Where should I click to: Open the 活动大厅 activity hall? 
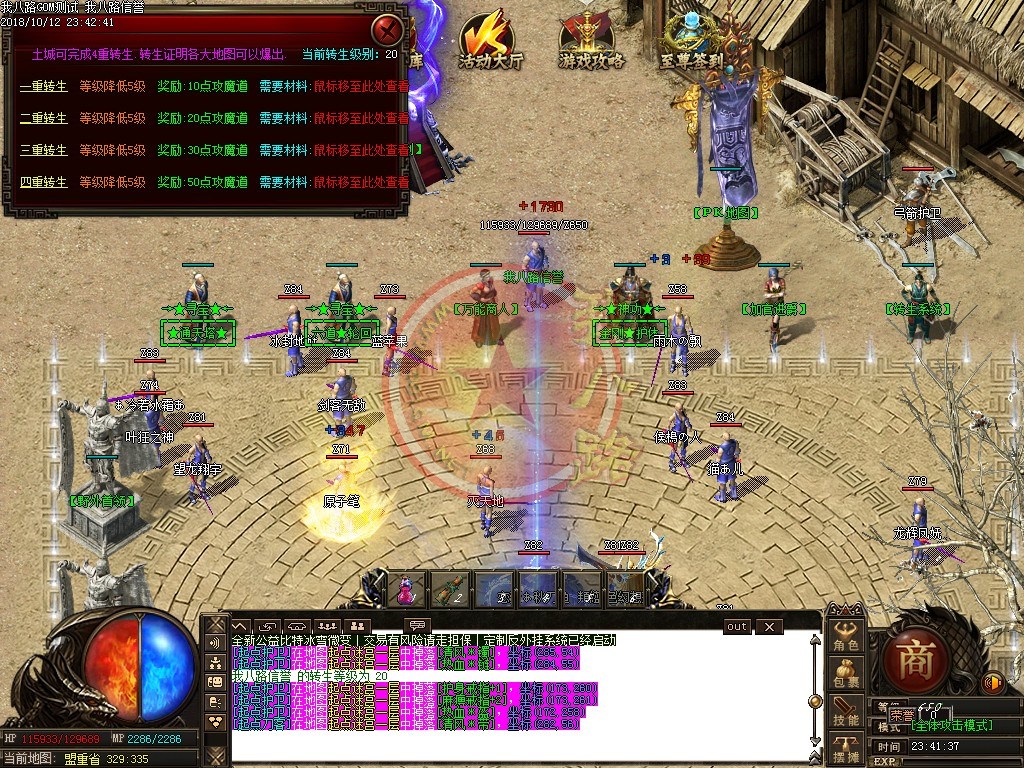click(491, 40)
